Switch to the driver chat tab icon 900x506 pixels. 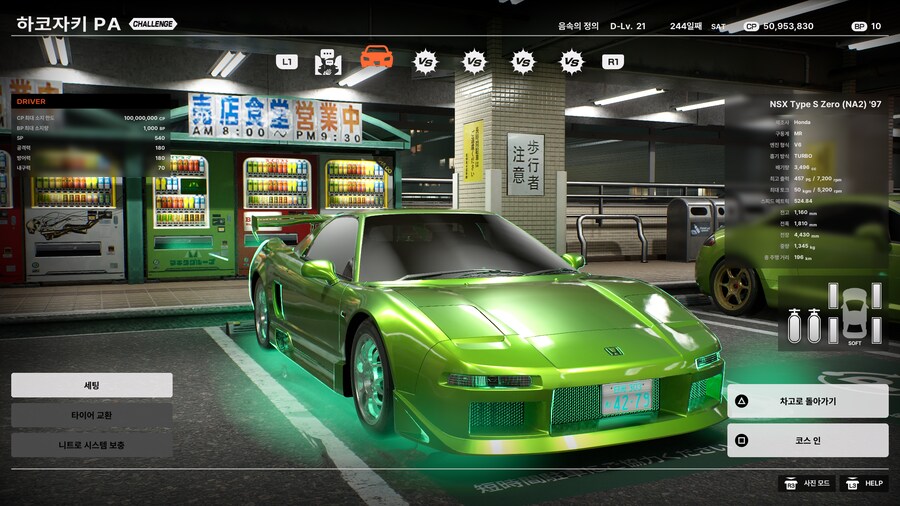(328, 62)
